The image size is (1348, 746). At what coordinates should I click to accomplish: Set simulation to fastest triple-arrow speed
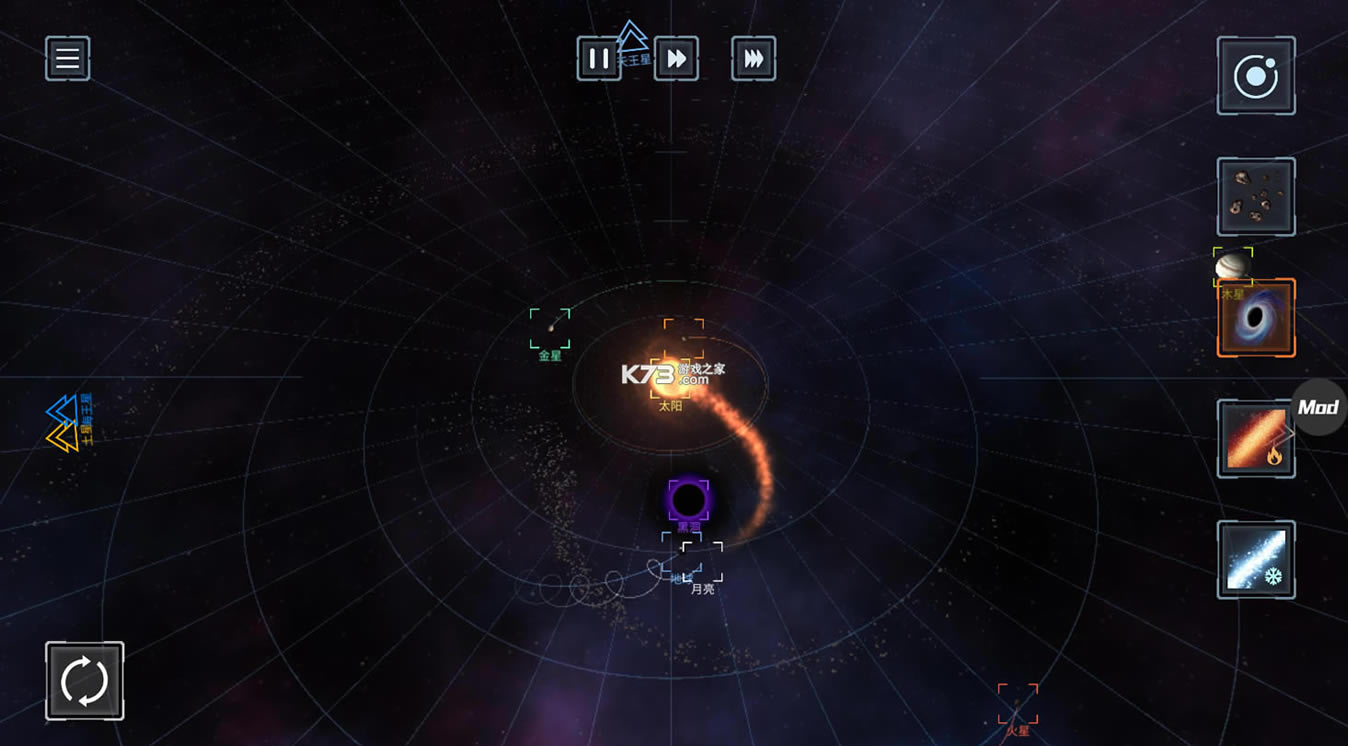[753, 59]
